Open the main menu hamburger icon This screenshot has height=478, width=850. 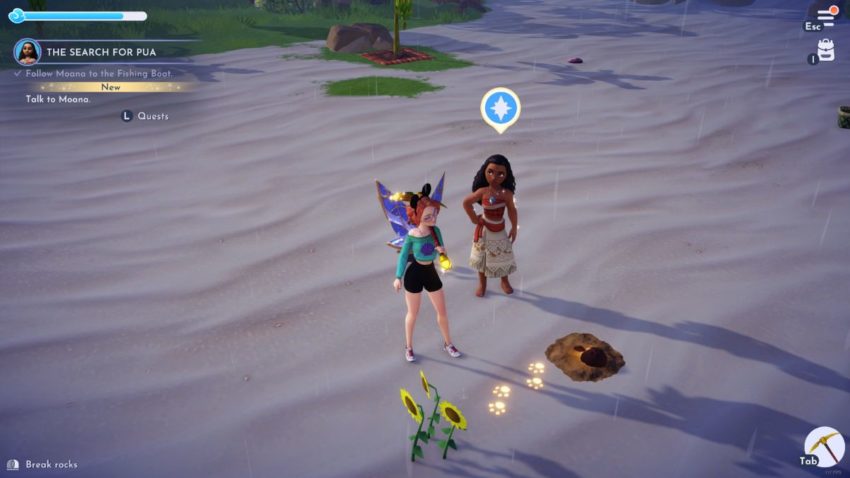tap(825, 17)
